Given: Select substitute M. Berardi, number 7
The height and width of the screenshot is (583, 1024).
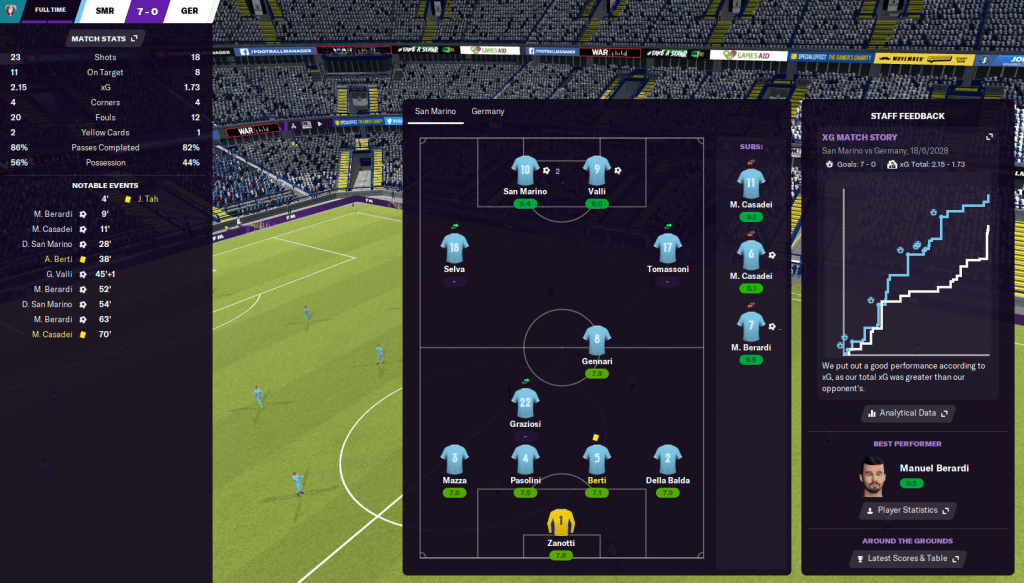Looking at the screenshot, I should (751, 324).
